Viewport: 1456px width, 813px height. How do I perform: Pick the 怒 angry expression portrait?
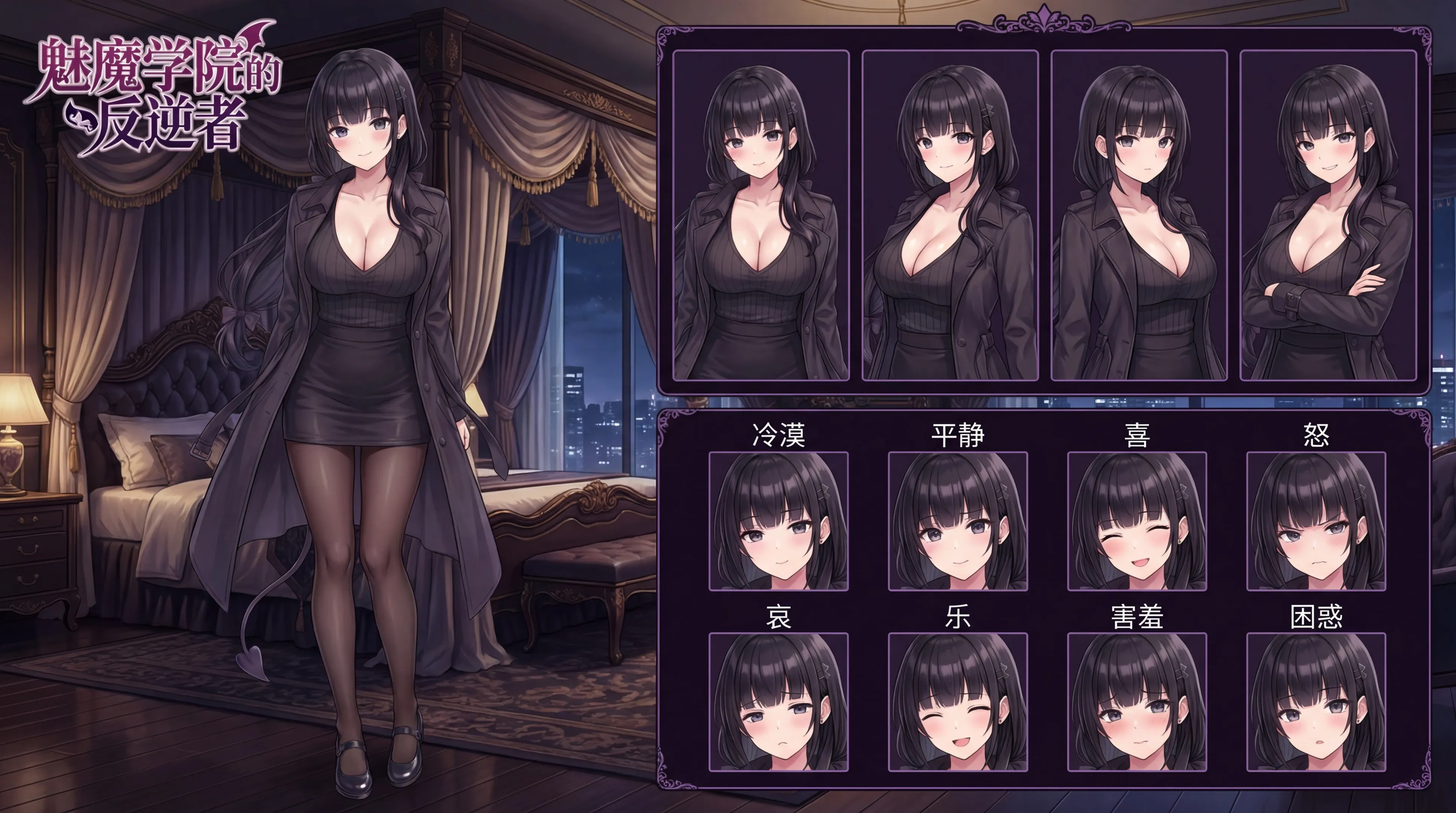(1316, 521)
